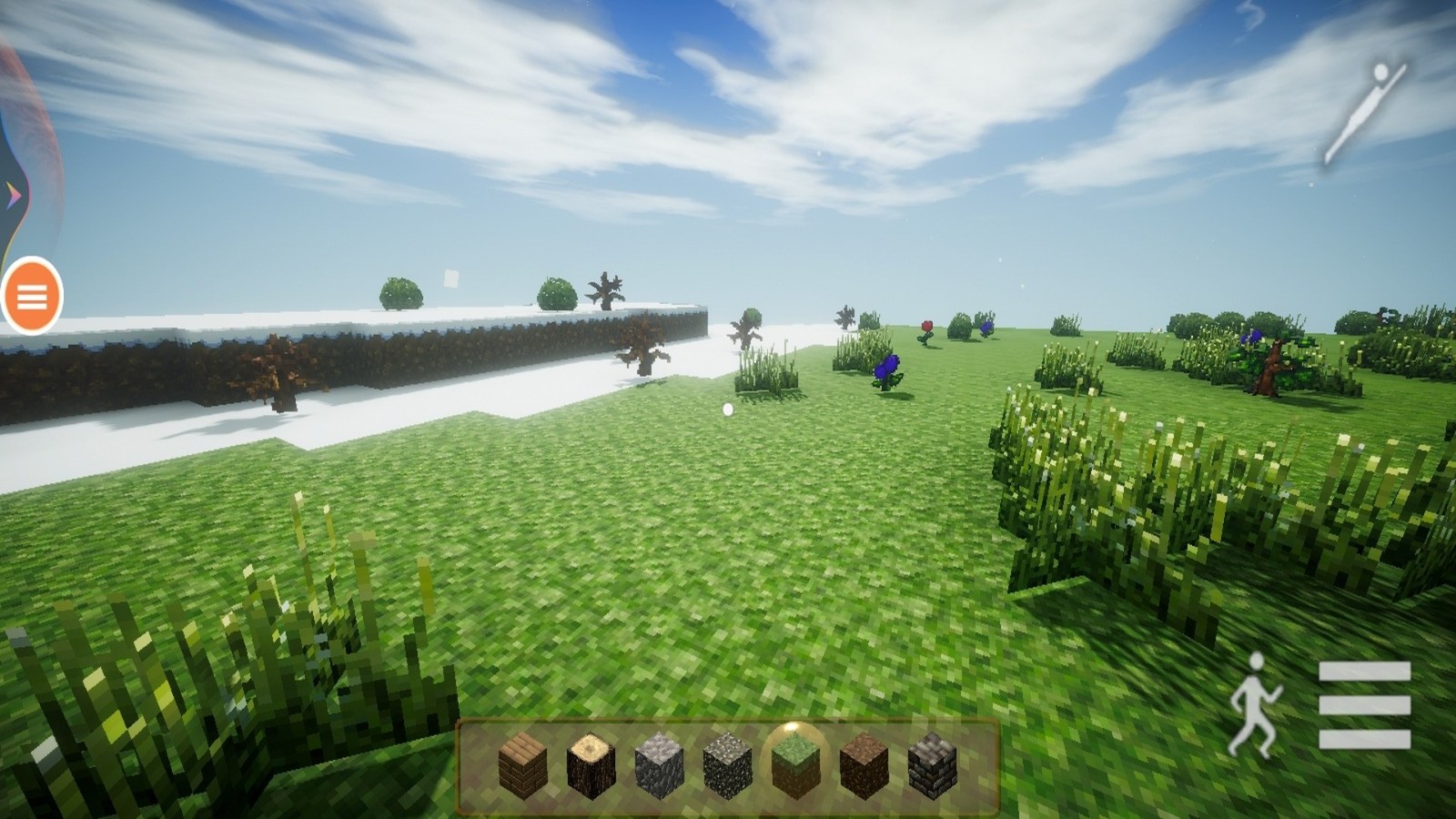1456x819 pixels.
Task: Open the white three-bar menu
Action: 1364,704
